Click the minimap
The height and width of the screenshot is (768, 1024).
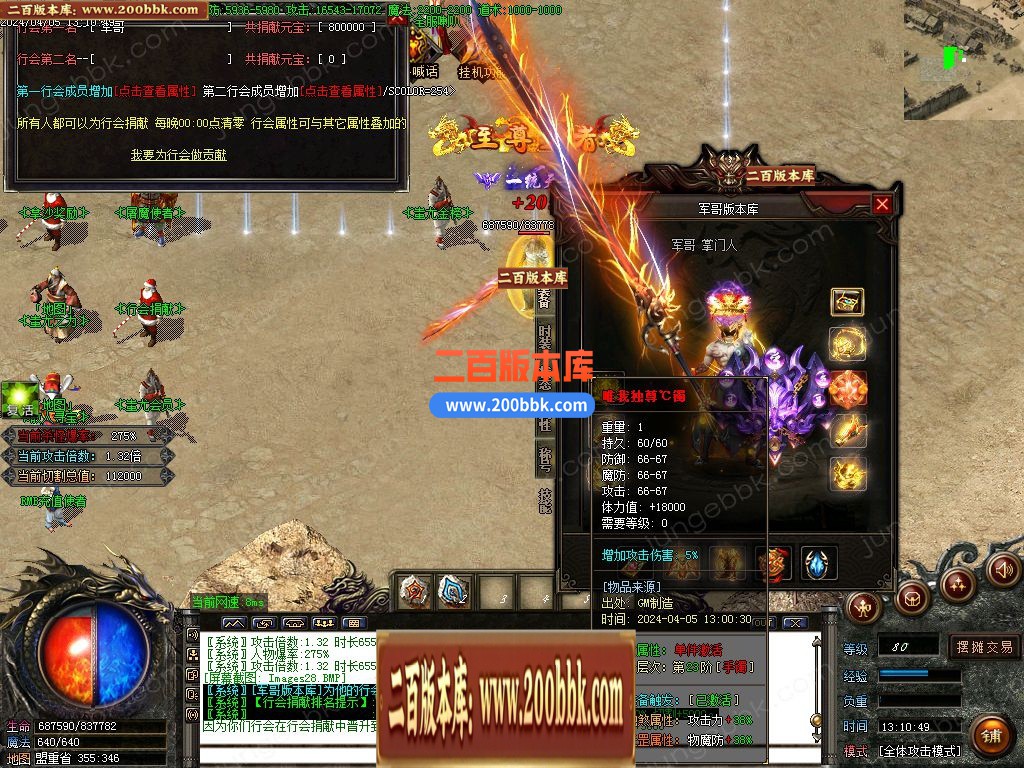tap(963, 60)
